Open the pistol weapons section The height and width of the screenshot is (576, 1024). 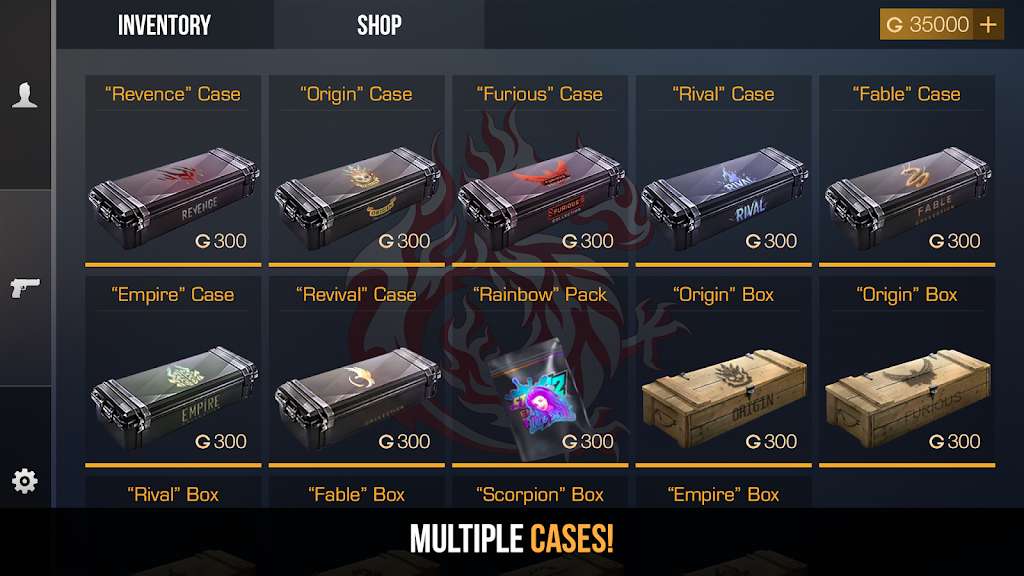click(x=25, y=288)
